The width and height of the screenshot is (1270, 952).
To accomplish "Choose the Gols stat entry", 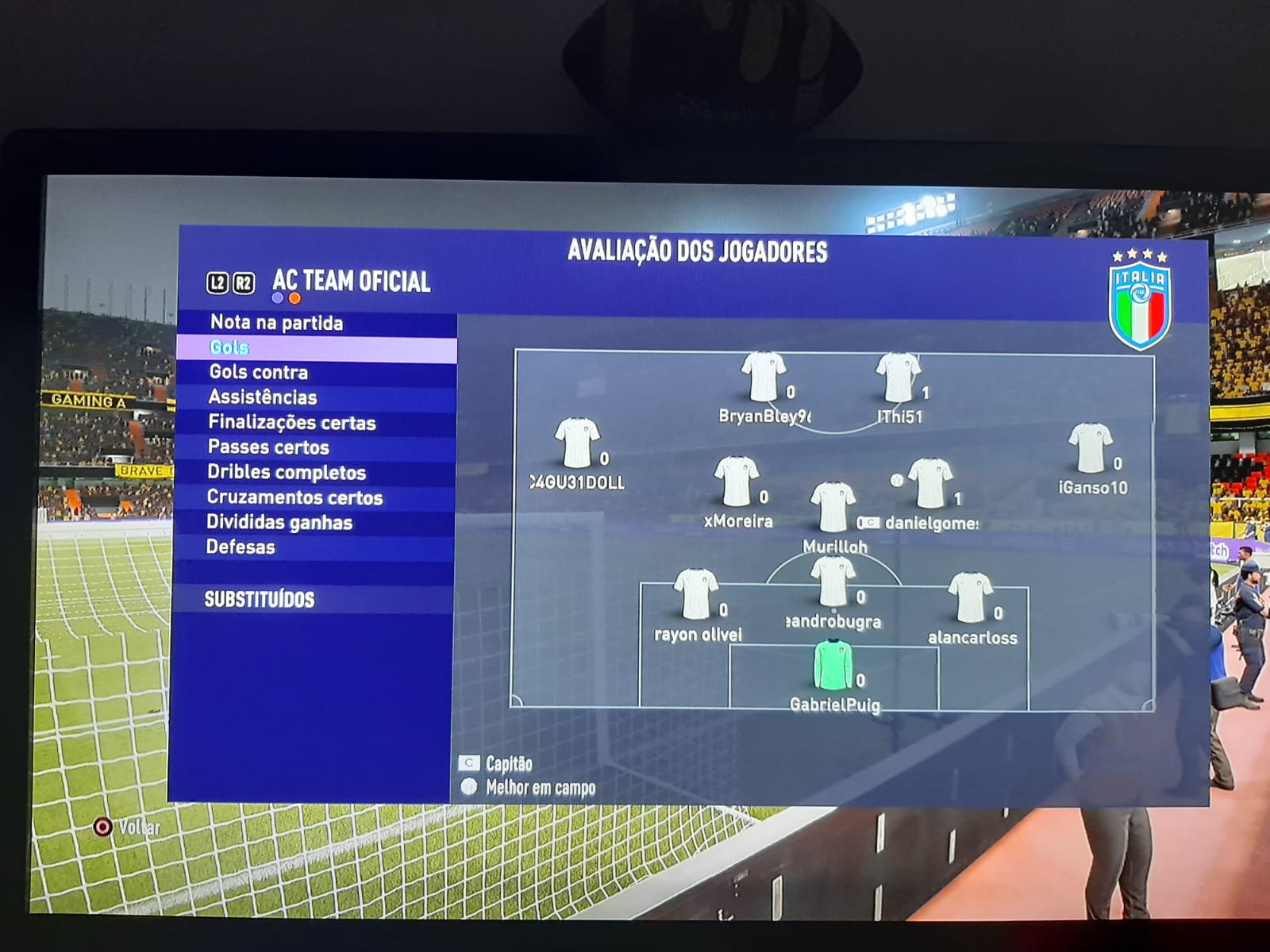I will point(229,347).
